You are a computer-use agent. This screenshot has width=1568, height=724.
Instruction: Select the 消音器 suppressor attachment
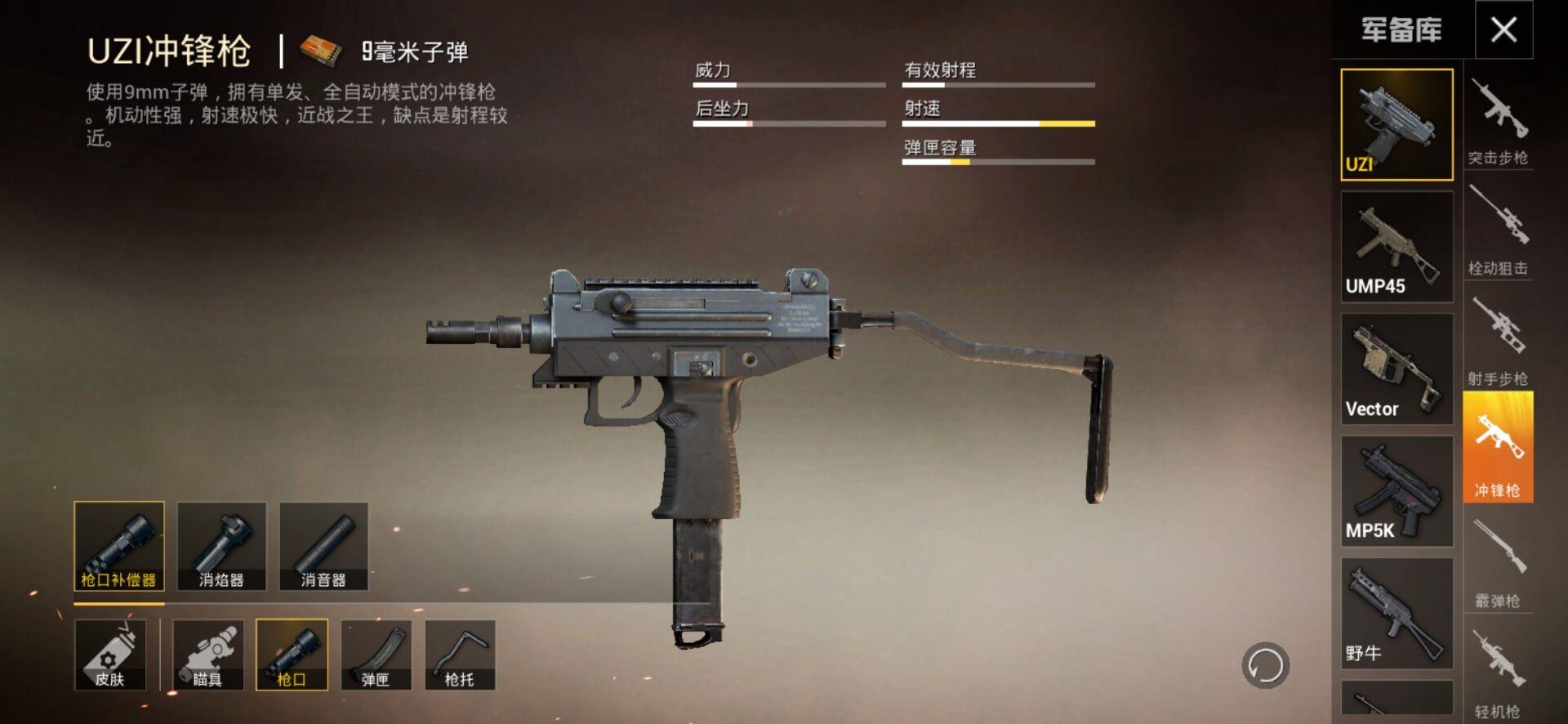click(x=323, y=546)
